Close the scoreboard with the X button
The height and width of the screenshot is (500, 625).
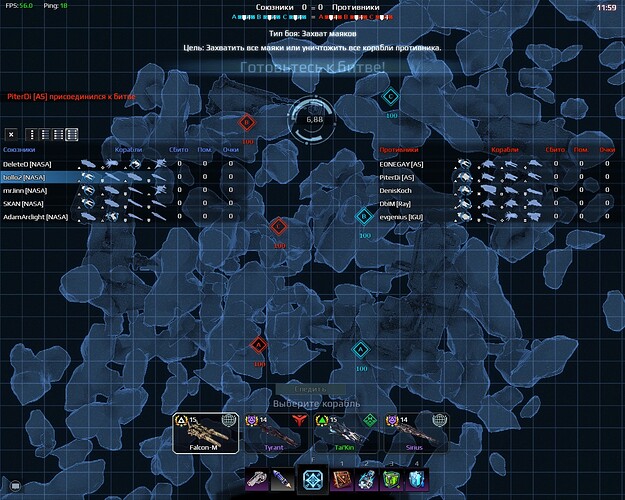11,134
